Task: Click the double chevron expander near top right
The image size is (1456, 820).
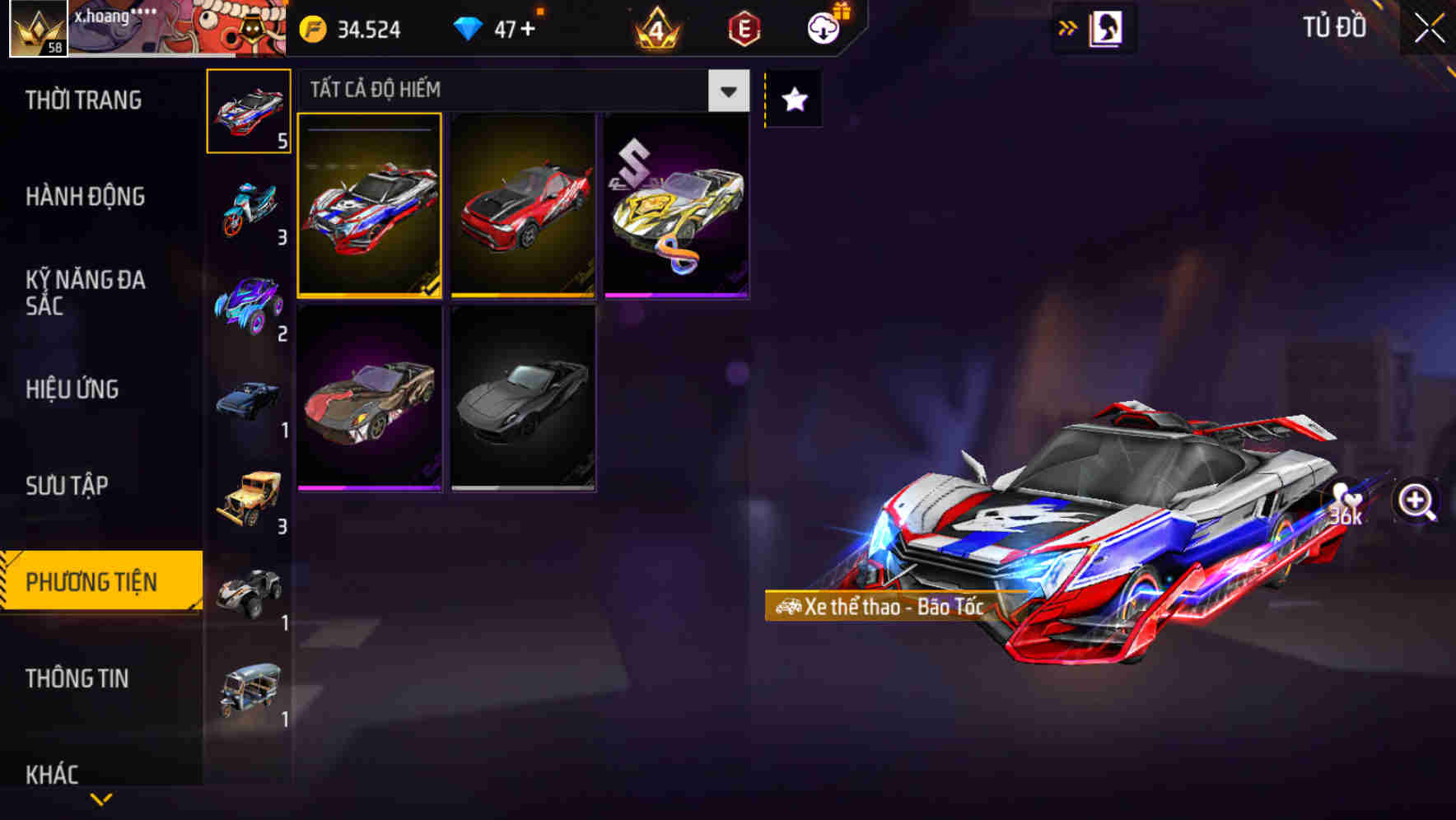Action: (x=1068, y=27)
